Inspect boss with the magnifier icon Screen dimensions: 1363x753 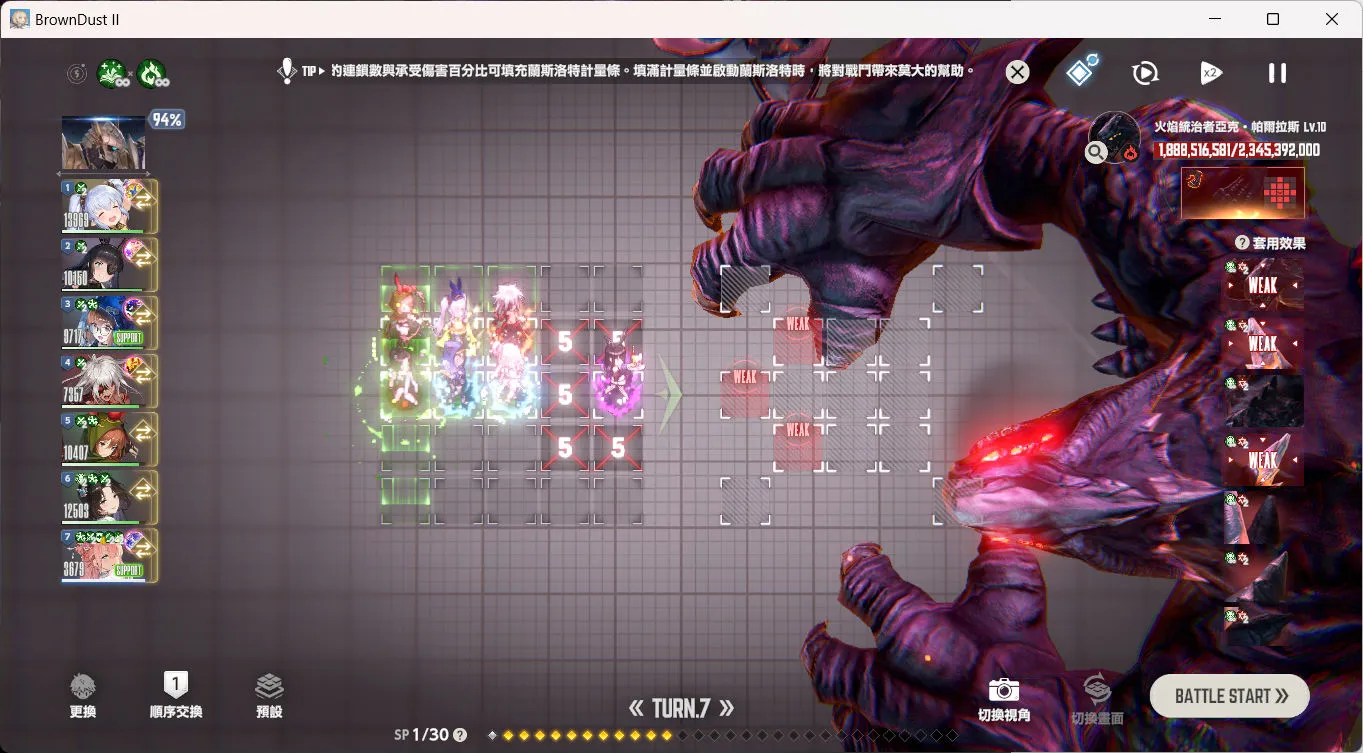[1097, 152]
